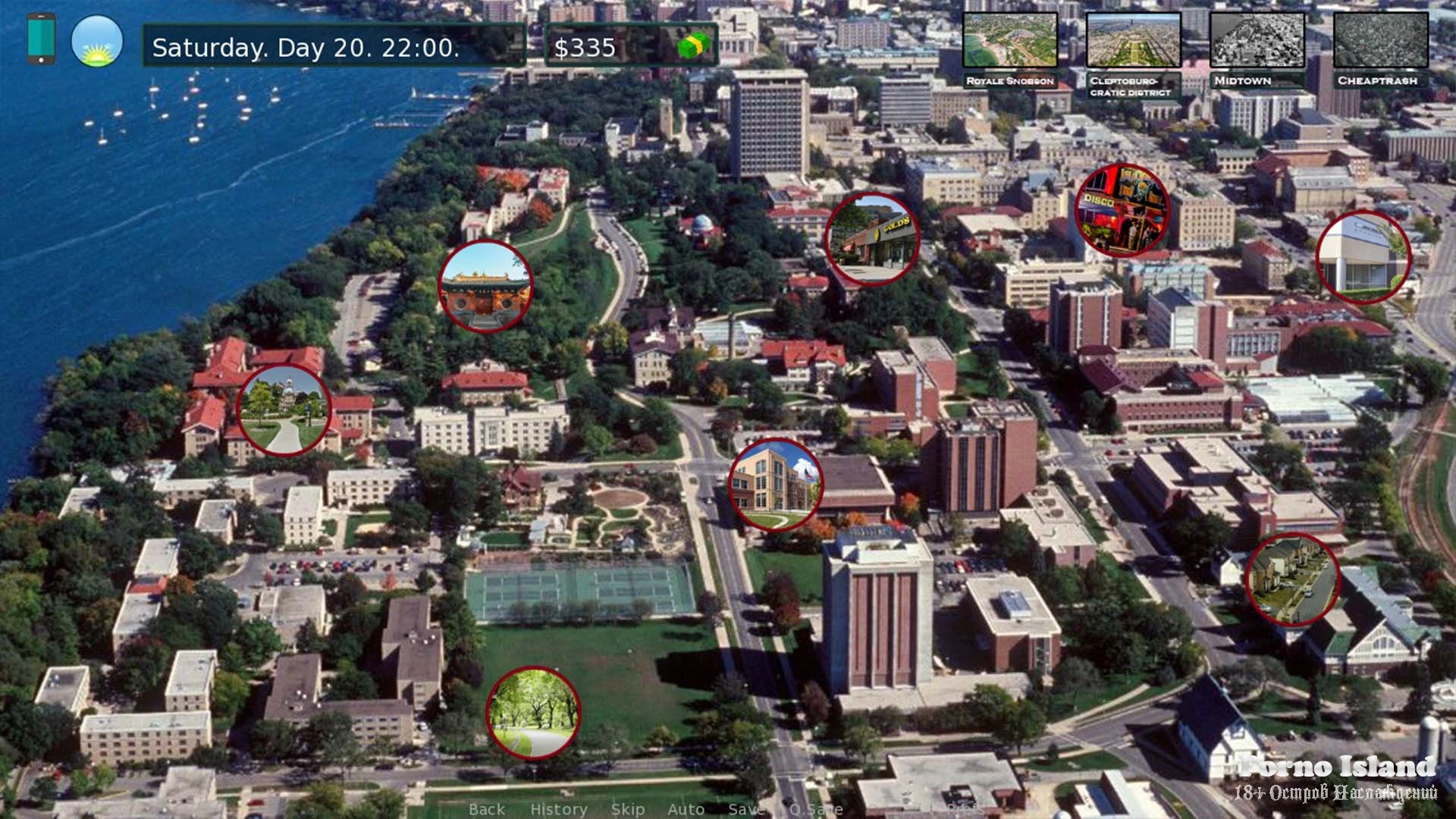Visit the domed campus building marker
This screenshot has height=819, width=1456.
pos(284,410)
